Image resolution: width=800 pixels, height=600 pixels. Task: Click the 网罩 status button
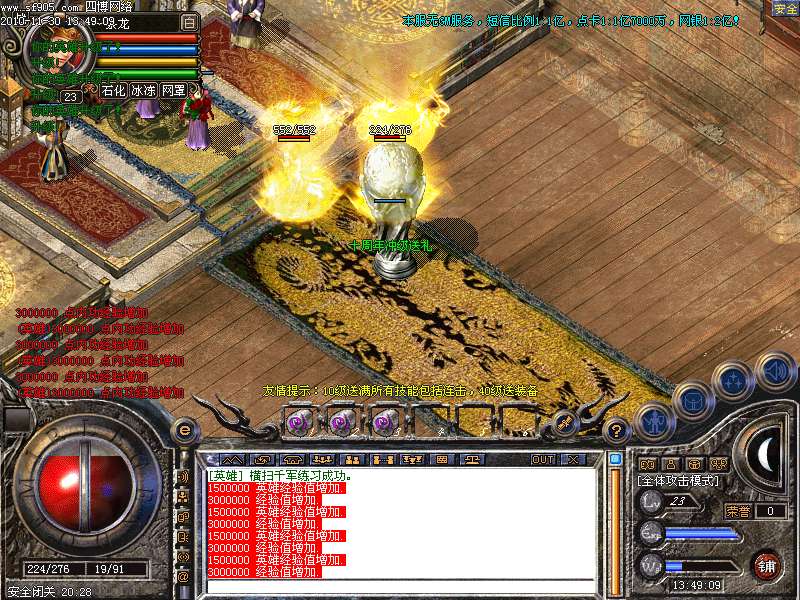pos(173,90)
